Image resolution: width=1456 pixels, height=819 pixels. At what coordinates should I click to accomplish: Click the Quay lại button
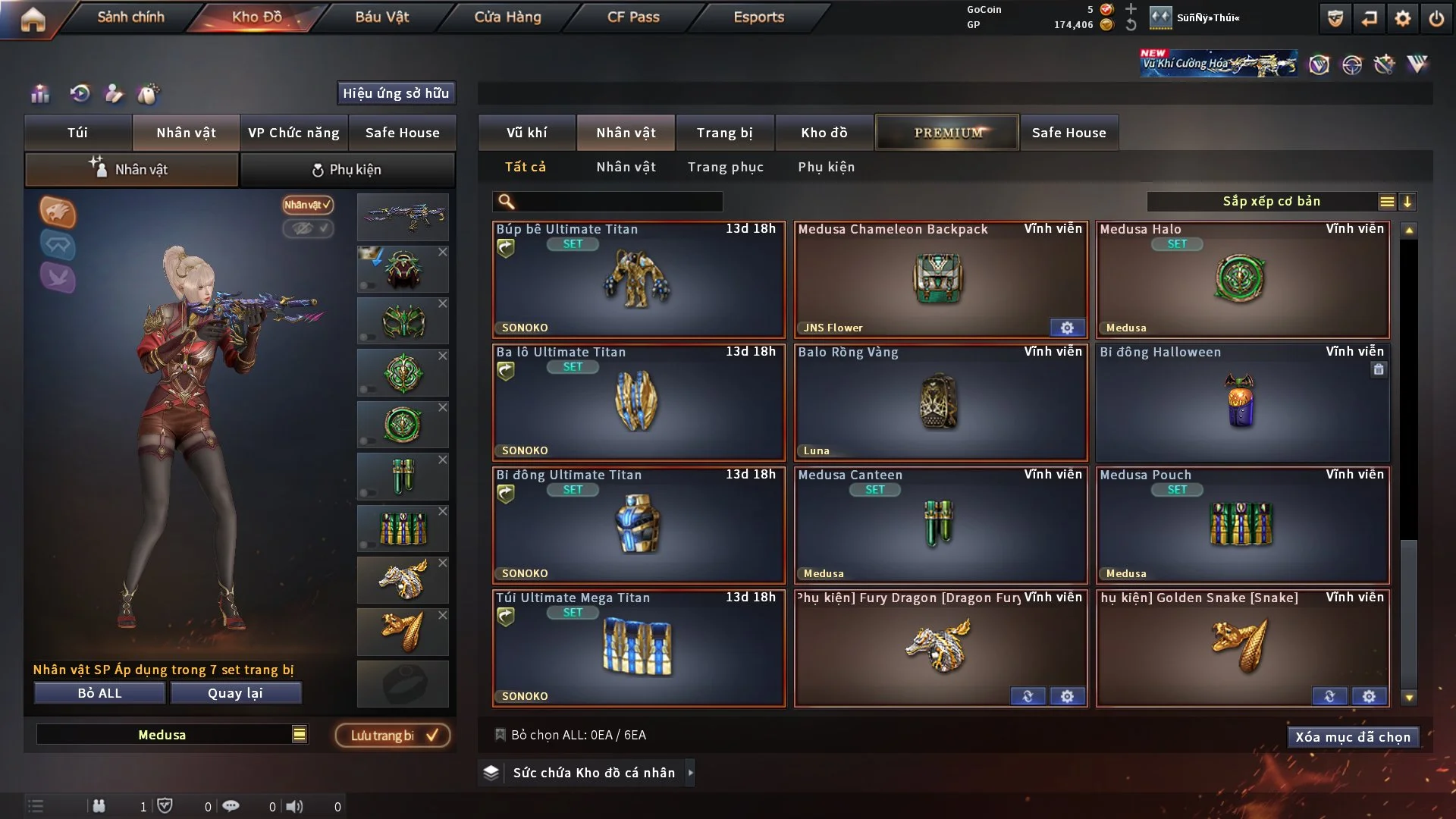click(x=235, y=693)
